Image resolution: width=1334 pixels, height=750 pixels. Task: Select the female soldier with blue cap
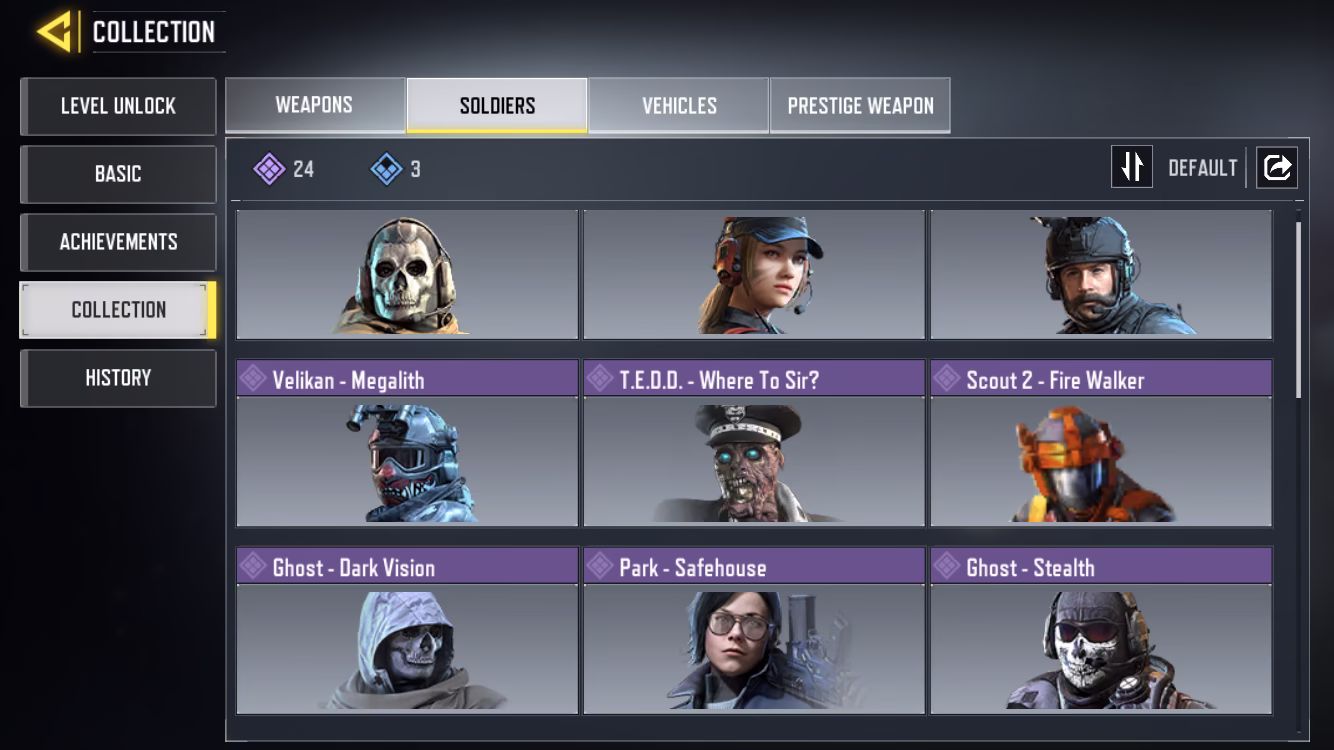[x=754, y=274]
